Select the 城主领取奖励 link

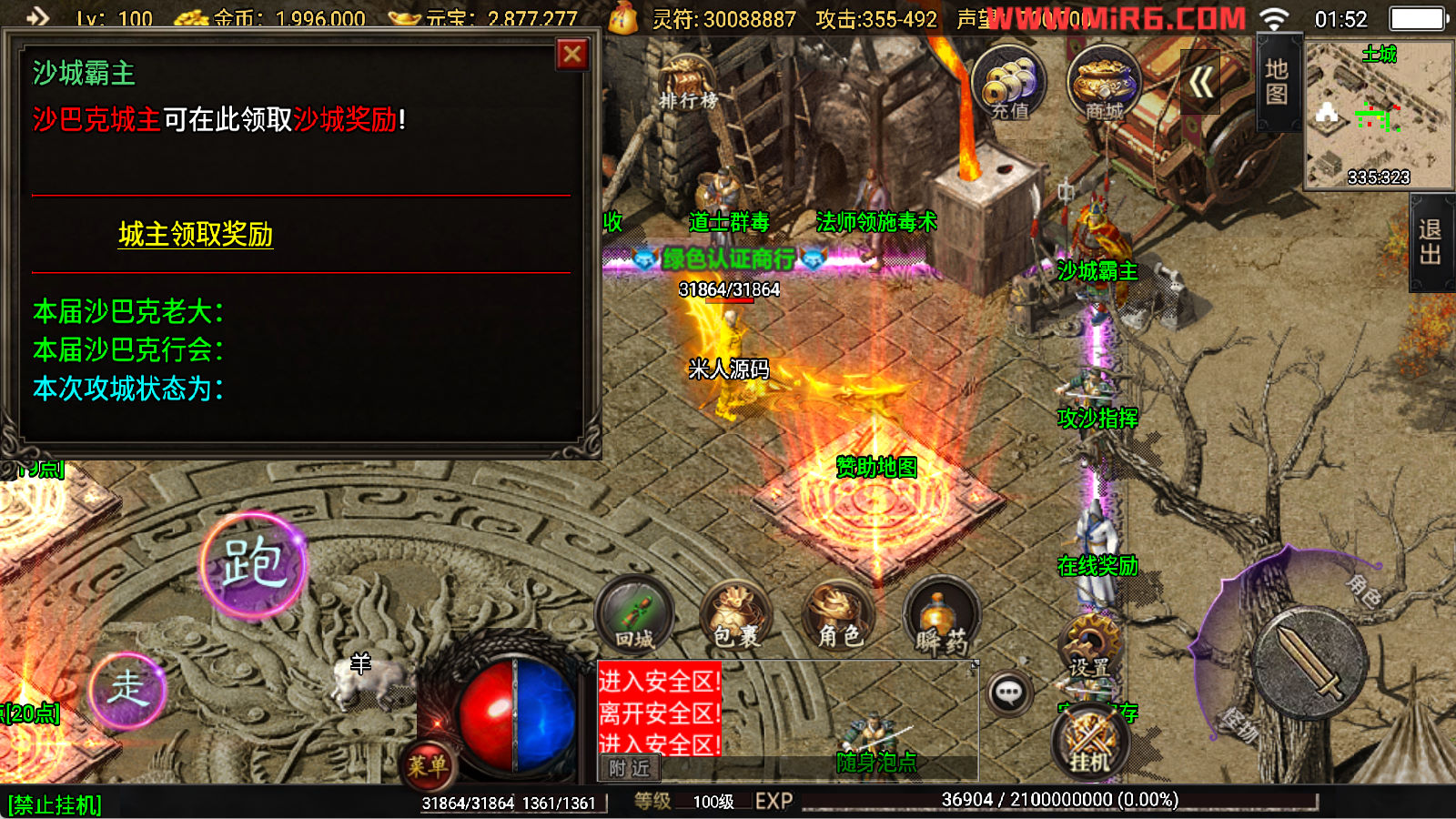point(196,235)
